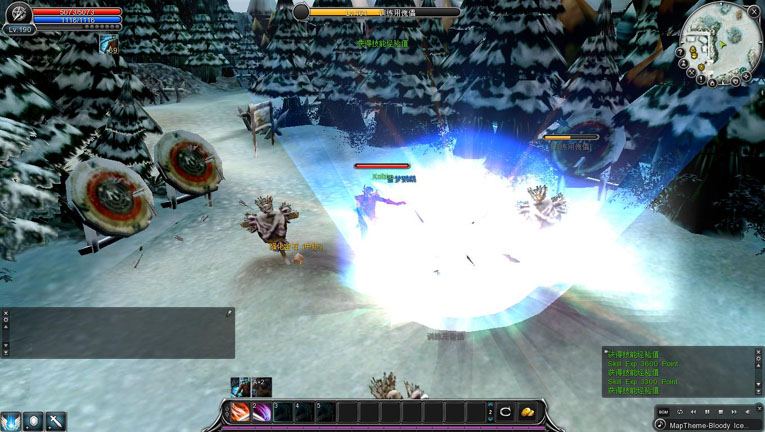
Task: Open the gold coins button on the hotbar
Action: tap(527, 412)
